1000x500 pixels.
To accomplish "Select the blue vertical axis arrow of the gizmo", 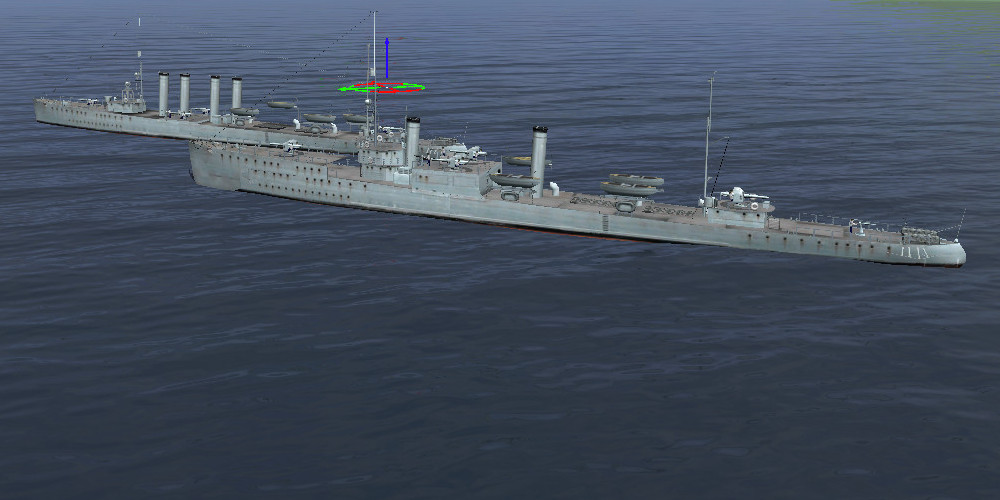I will click(x=386, y=55).
